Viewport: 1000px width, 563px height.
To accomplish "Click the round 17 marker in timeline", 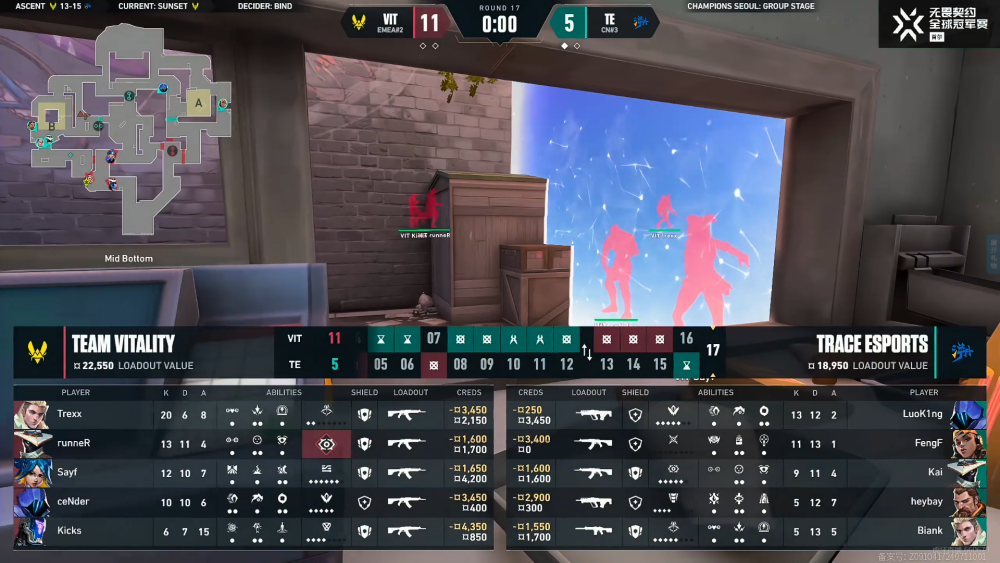I will point(712,351).
